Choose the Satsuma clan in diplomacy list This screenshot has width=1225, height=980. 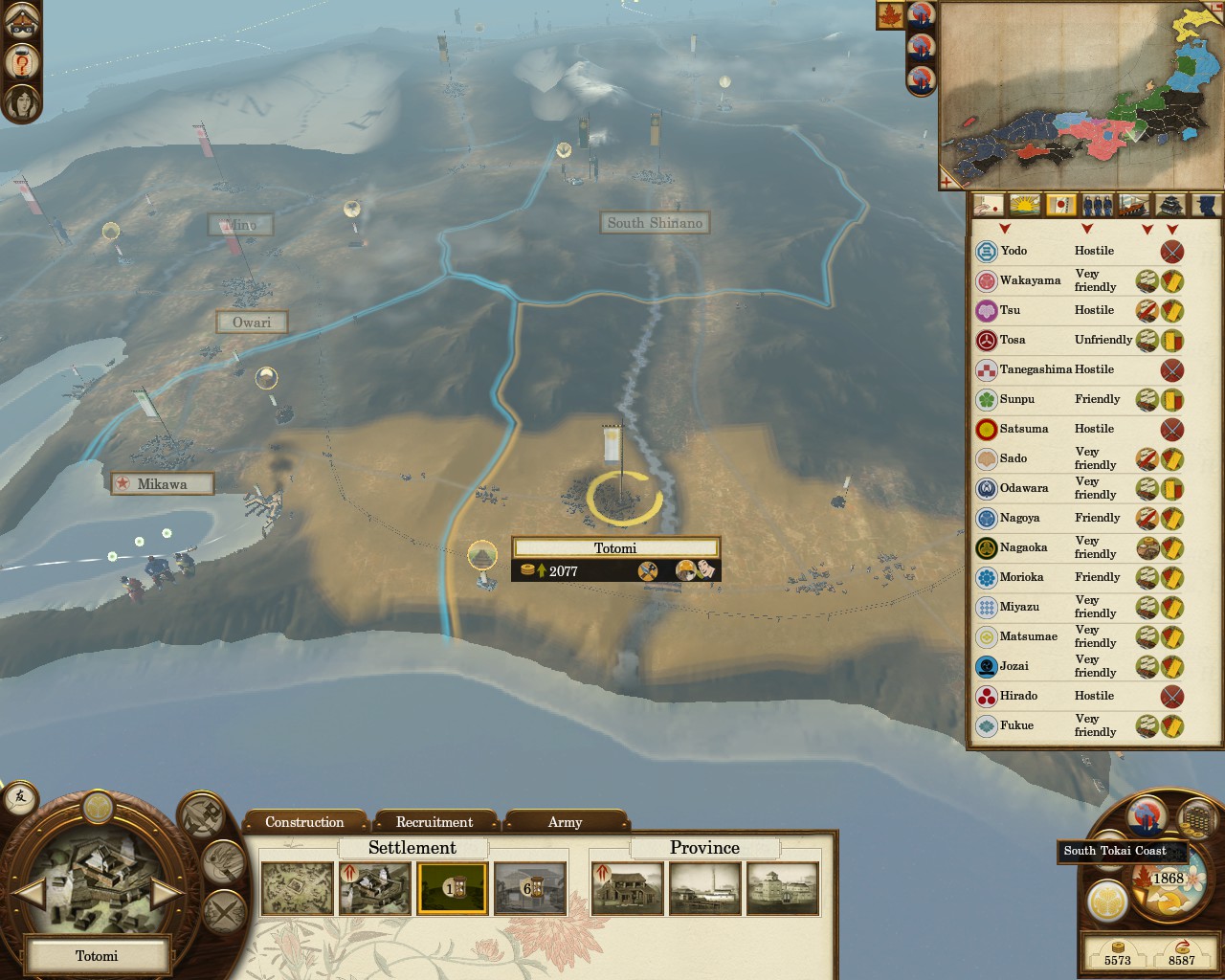[1023, 429]
